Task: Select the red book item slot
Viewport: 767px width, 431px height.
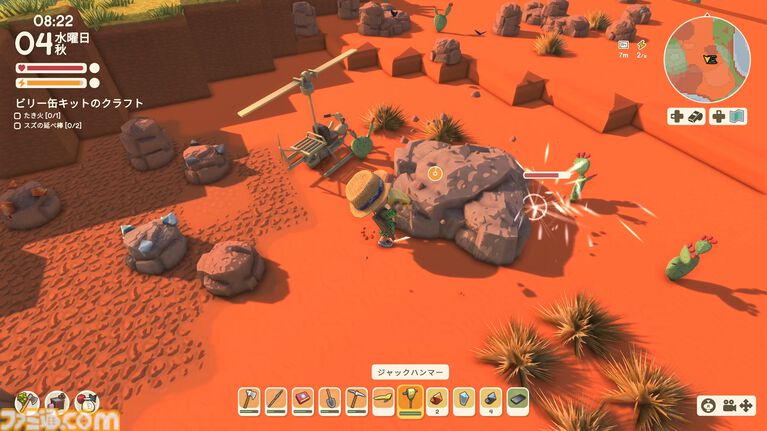Action: click(303, 401)
